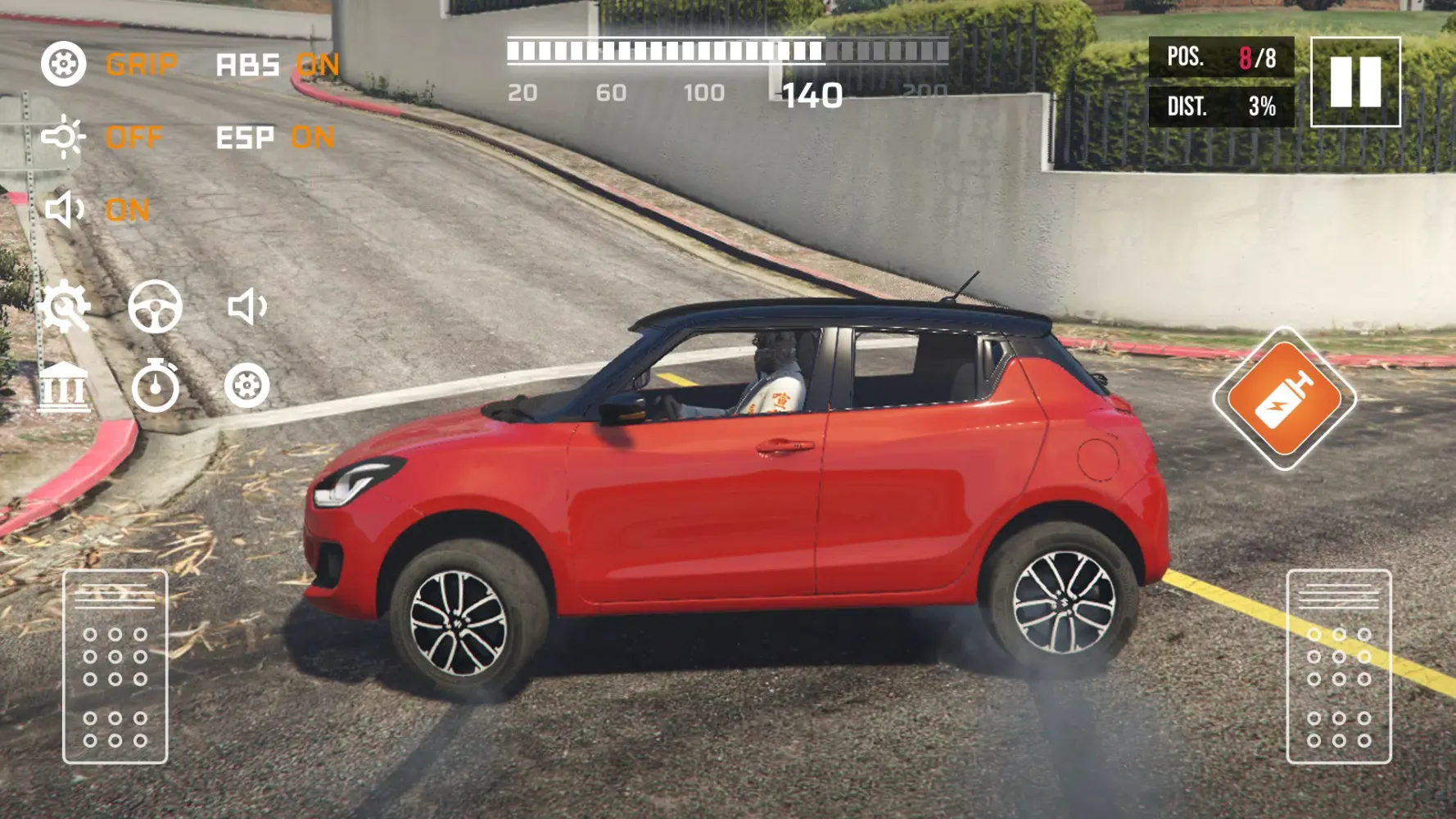Toggle ABS from ON to off
The height and width of the screenshot is (819, 1456).
(319, 66)
